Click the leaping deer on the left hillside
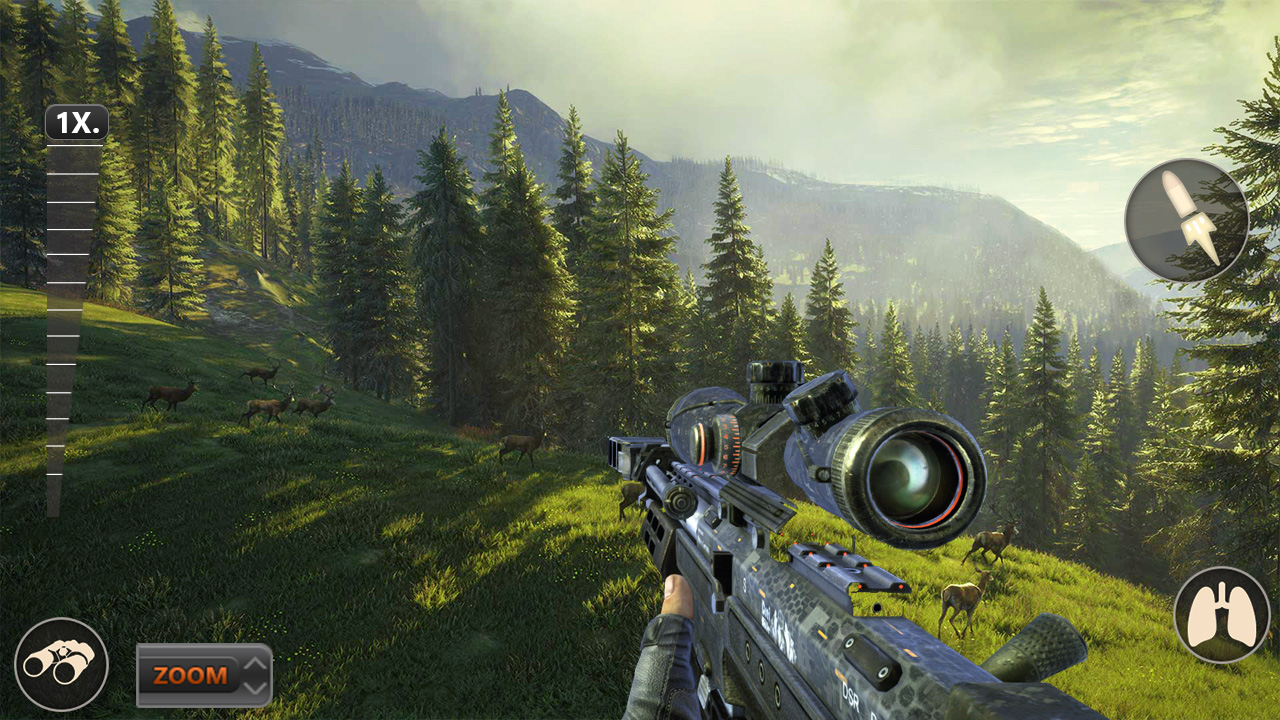The image size is (1280, 720). tap(263, 370)
